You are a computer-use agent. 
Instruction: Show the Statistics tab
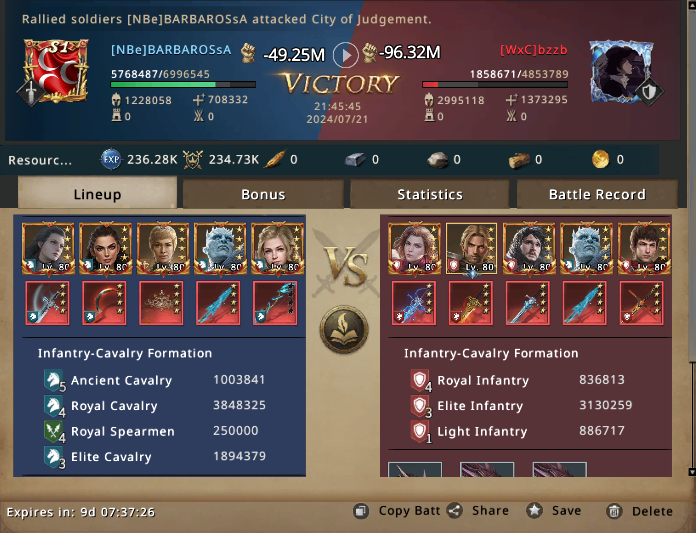point(430,194)
